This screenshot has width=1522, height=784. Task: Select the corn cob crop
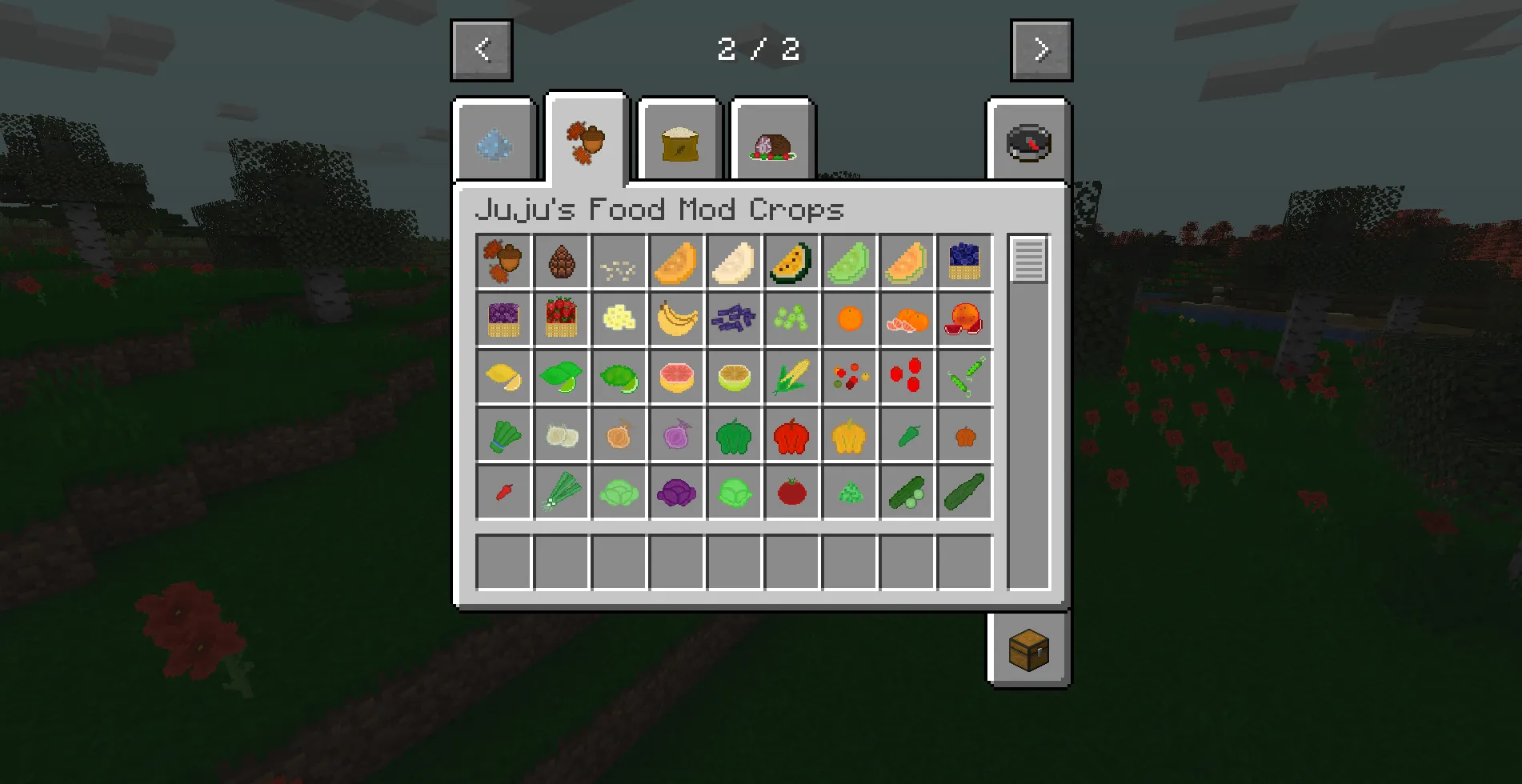[x=791, y=378]
